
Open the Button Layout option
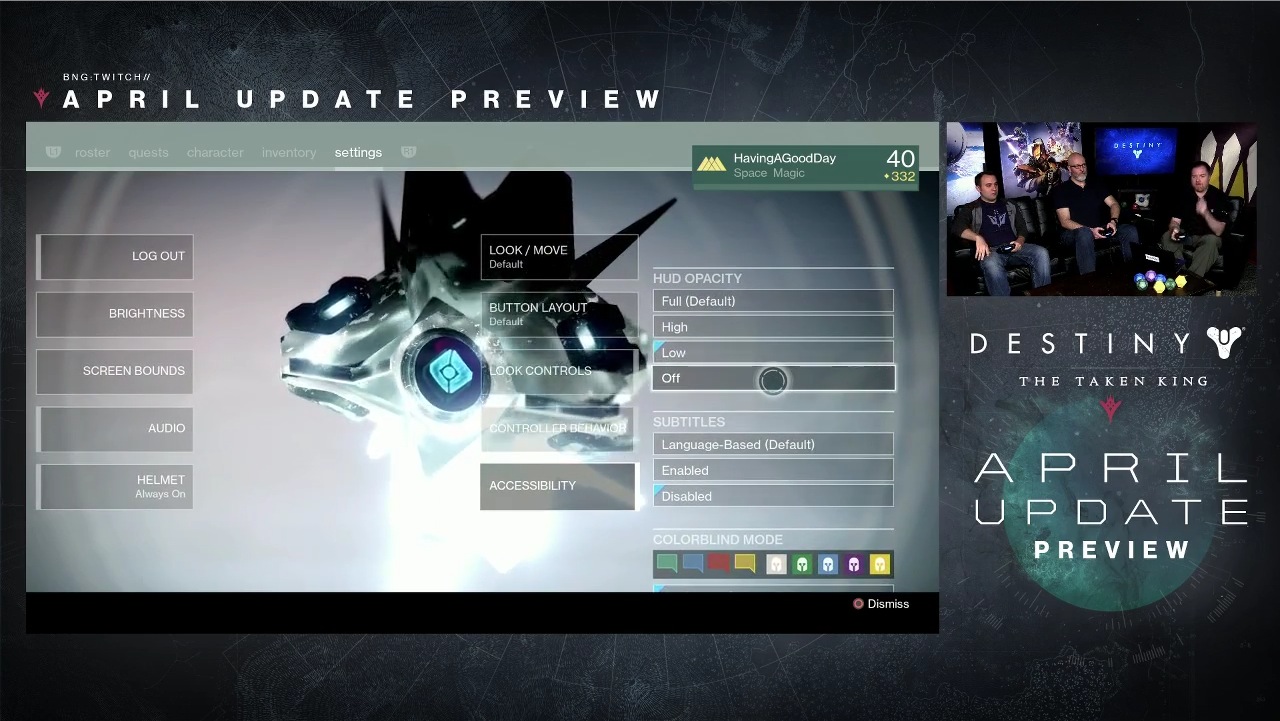559,314
